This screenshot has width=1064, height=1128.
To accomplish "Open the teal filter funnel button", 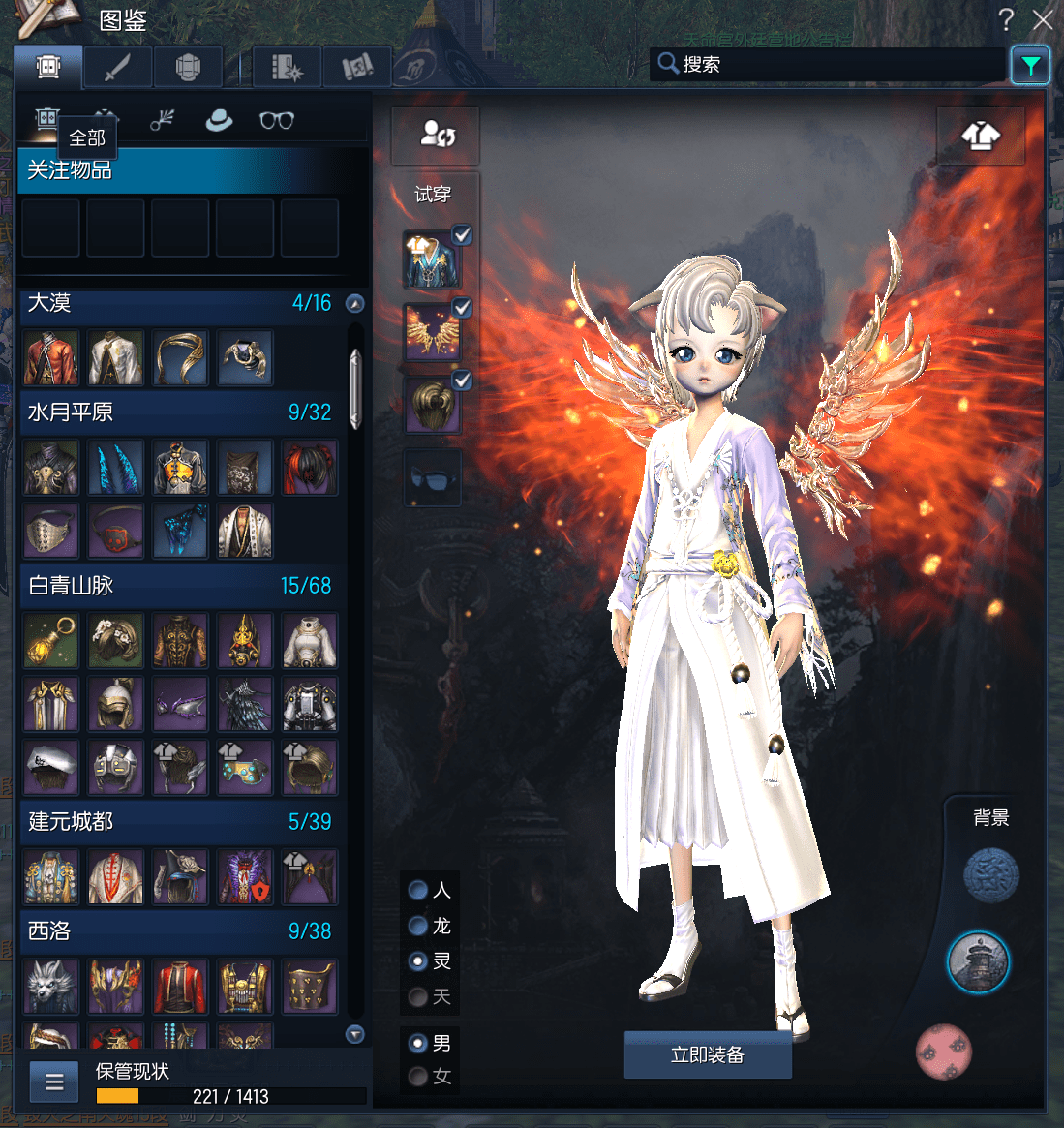I will pyautogui.click(x=1030, y=66).
